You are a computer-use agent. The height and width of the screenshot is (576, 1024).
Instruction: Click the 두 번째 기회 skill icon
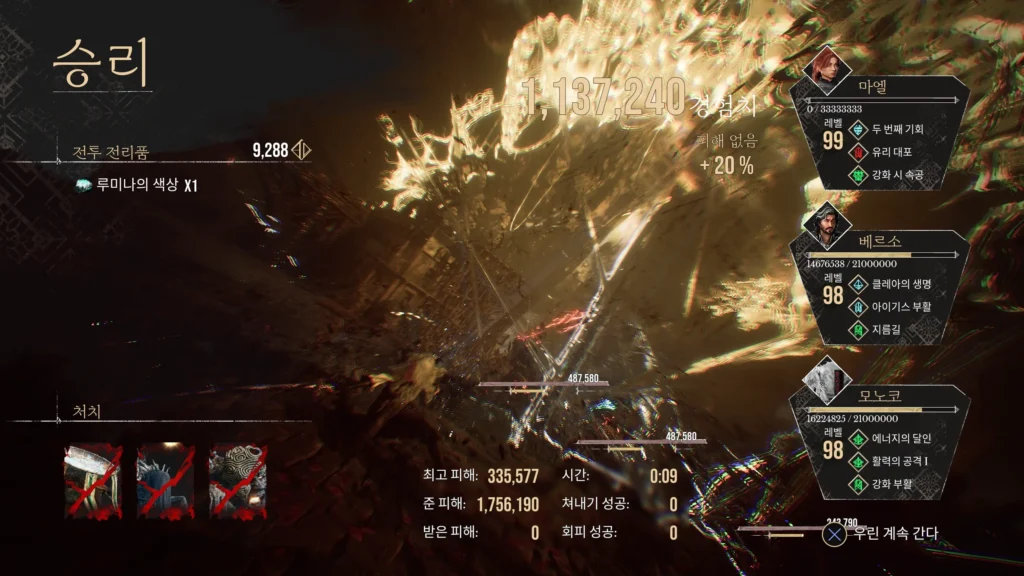coord(857,129)
